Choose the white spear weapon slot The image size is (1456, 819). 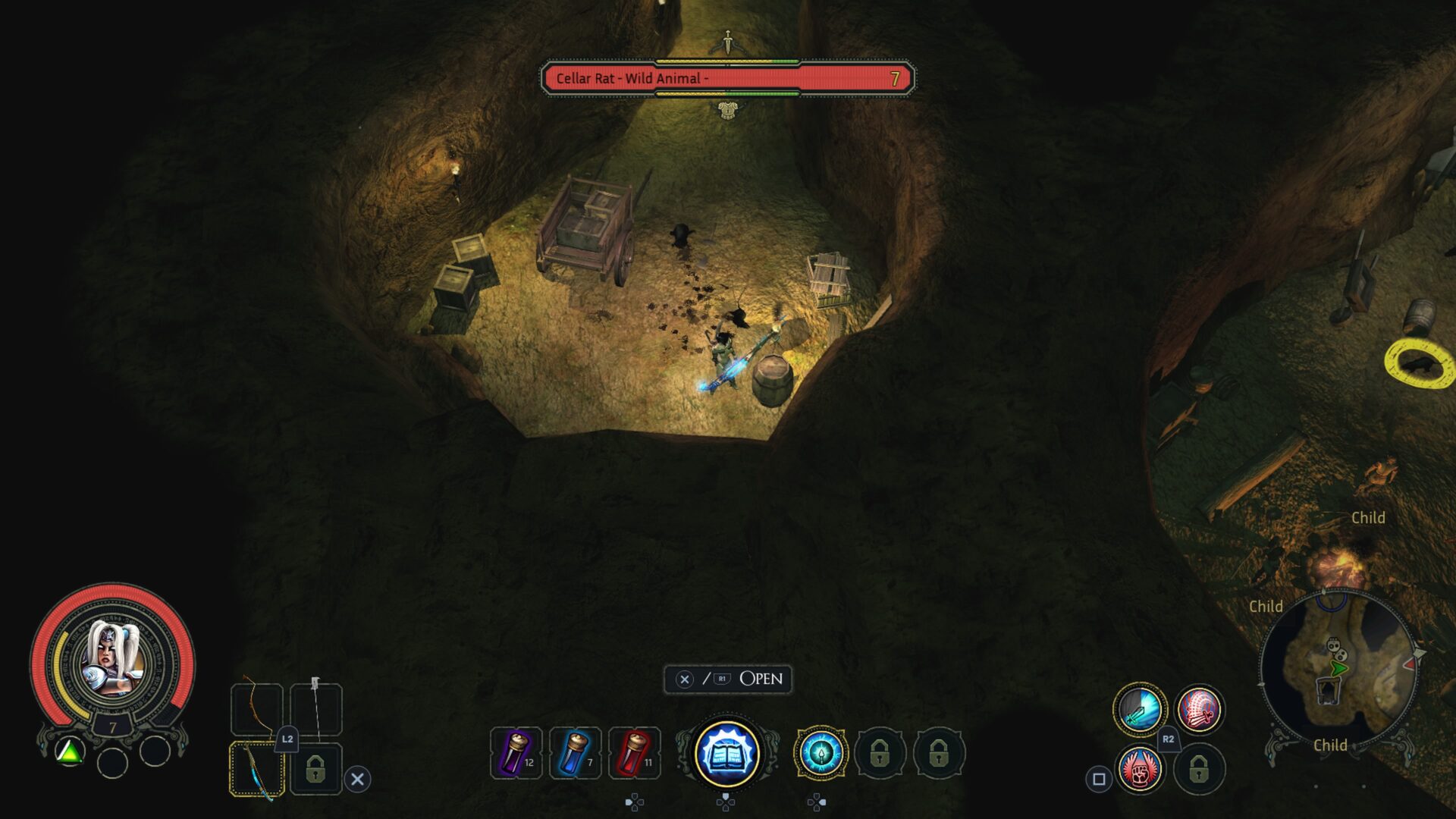(315, 708)
